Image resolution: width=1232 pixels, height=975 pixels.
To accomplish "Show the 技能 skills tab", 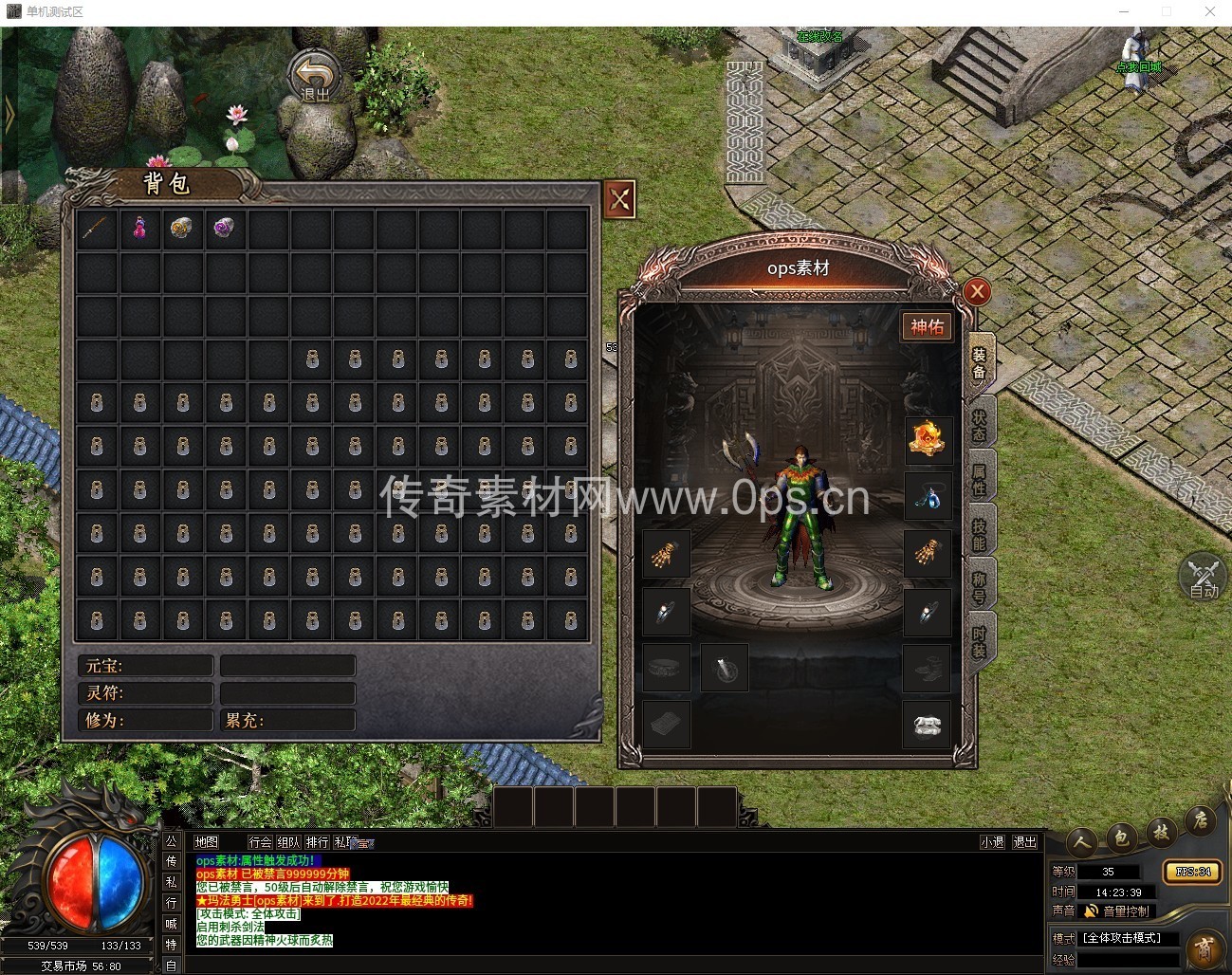I will click(980, 534).
